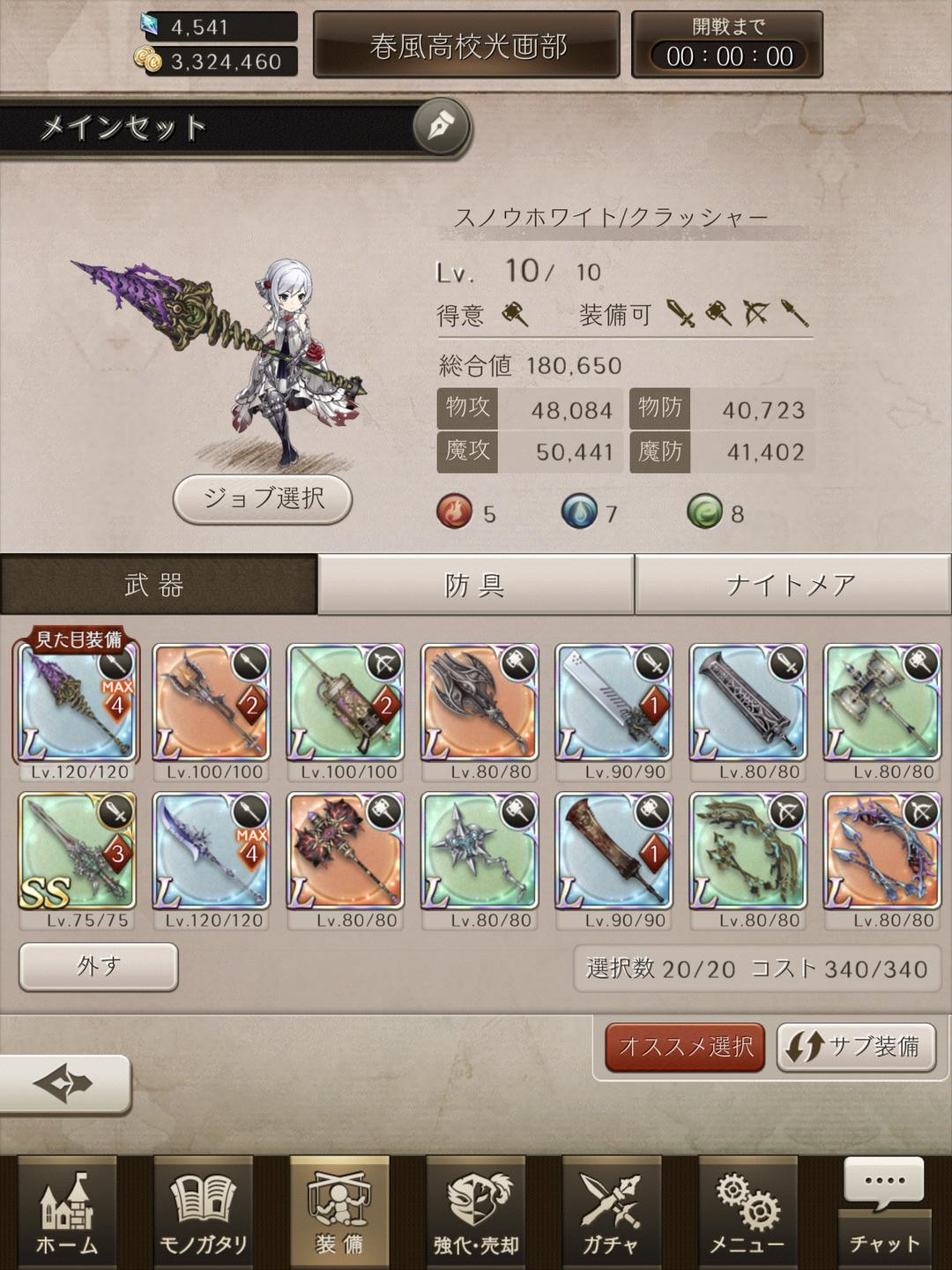Choose the SS-rank sword weapon slot
The width and height of the screenshot is (952, 1270).
[77, 851]
